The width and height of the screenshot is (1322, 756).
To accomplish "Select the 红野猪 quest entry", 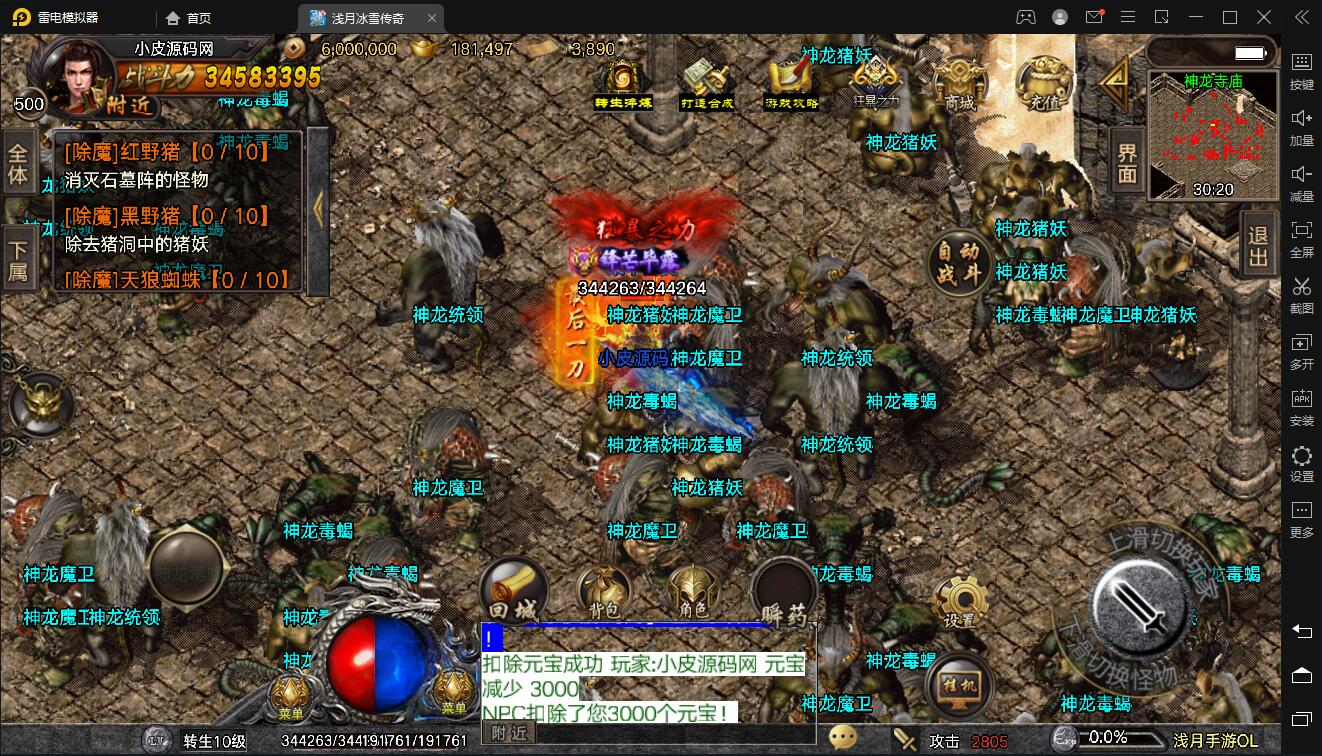I will click(166, 153).
